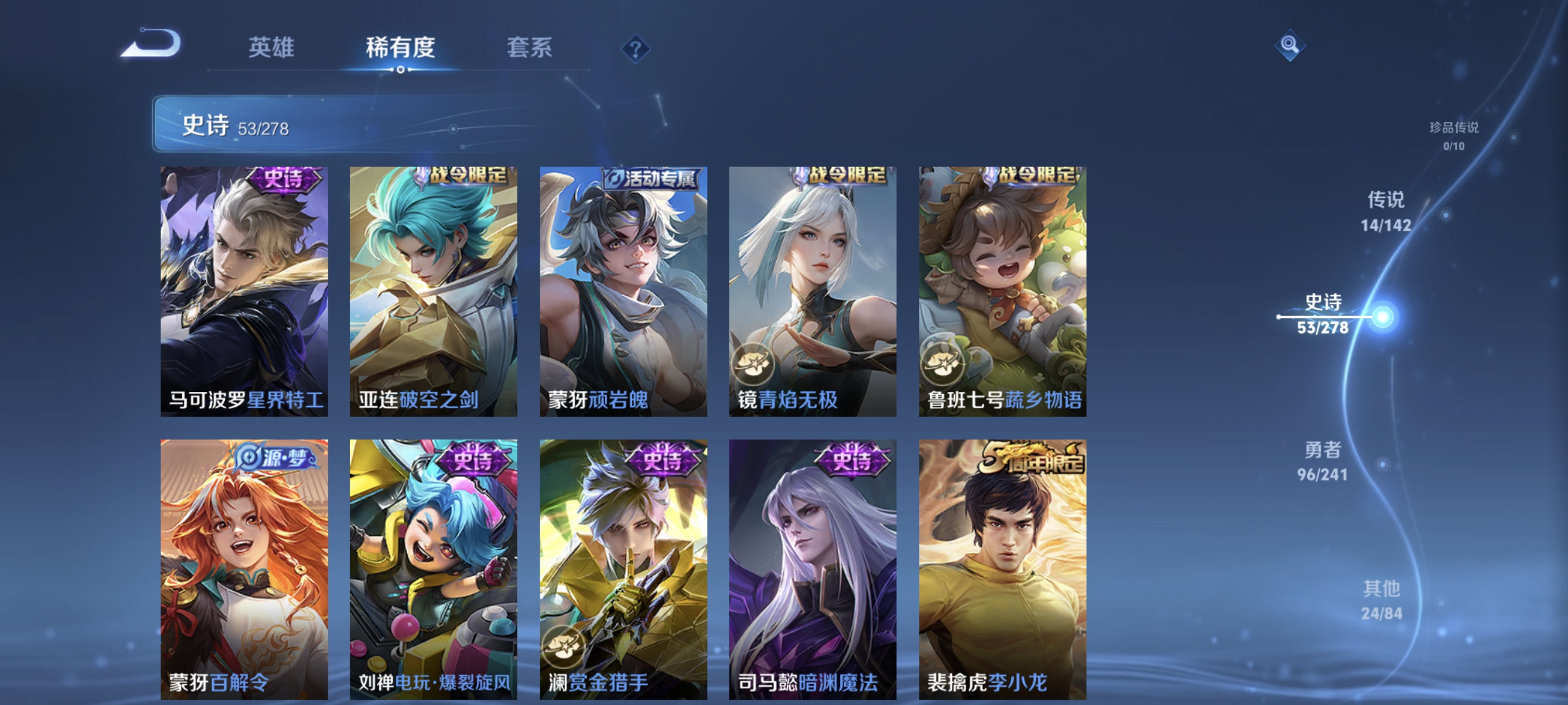Open the skin search magnifier icon
Image resolution: width=1568 pixels, height=705 pixels.
tap(1290, 46)
